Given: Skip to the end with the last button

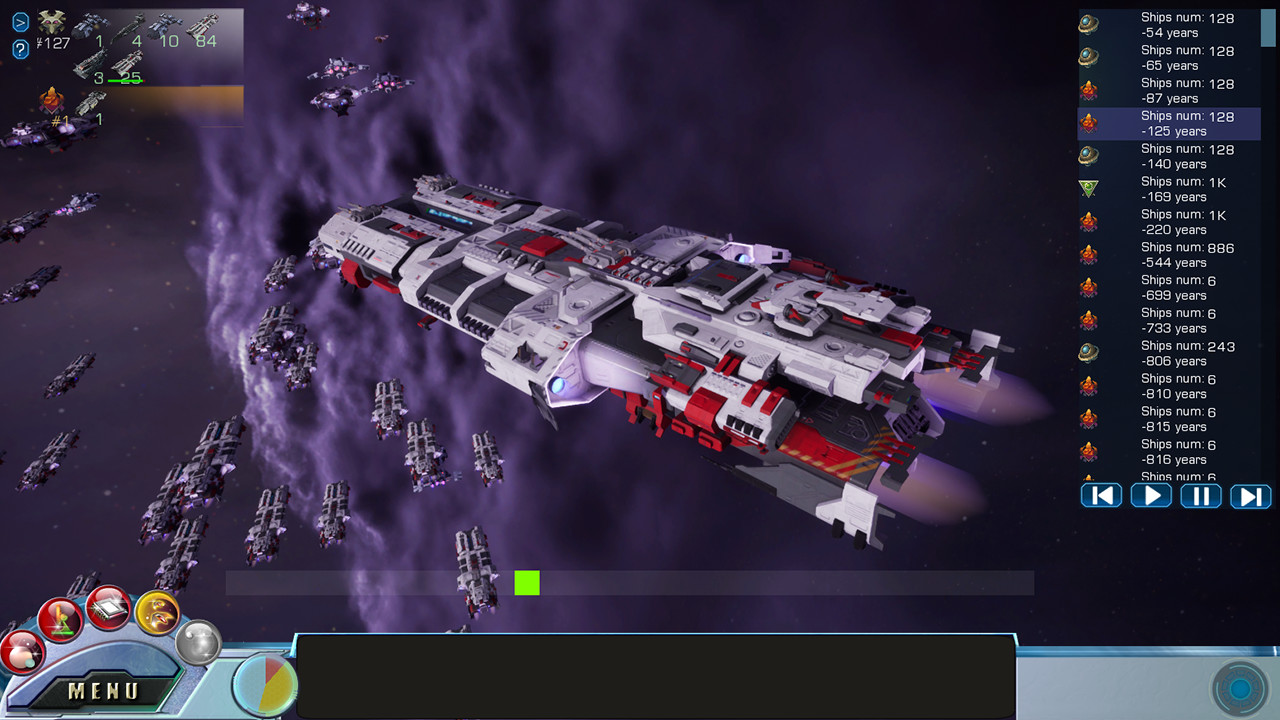Looking at the screenshot, I should click(x=1250, y=495).
